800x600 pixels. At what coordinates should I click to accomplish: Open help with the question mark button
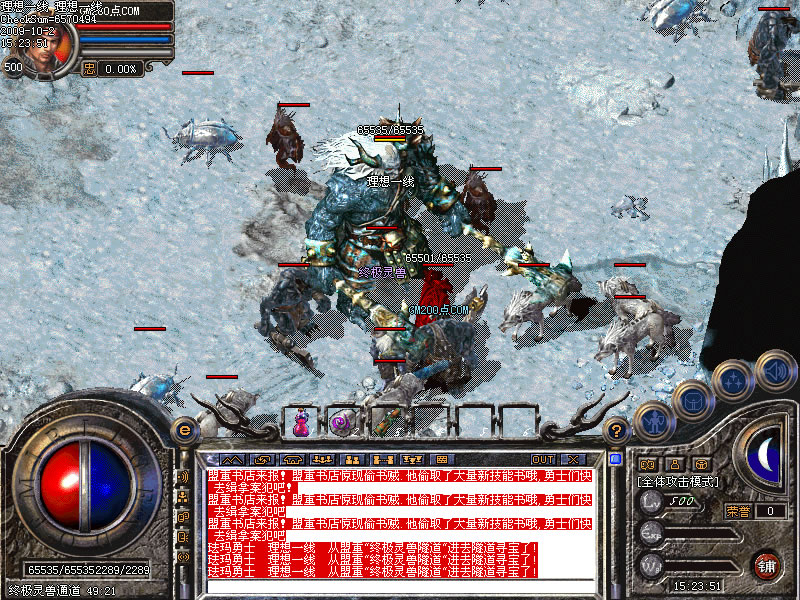pyautogui.click(x=617, y=431)
